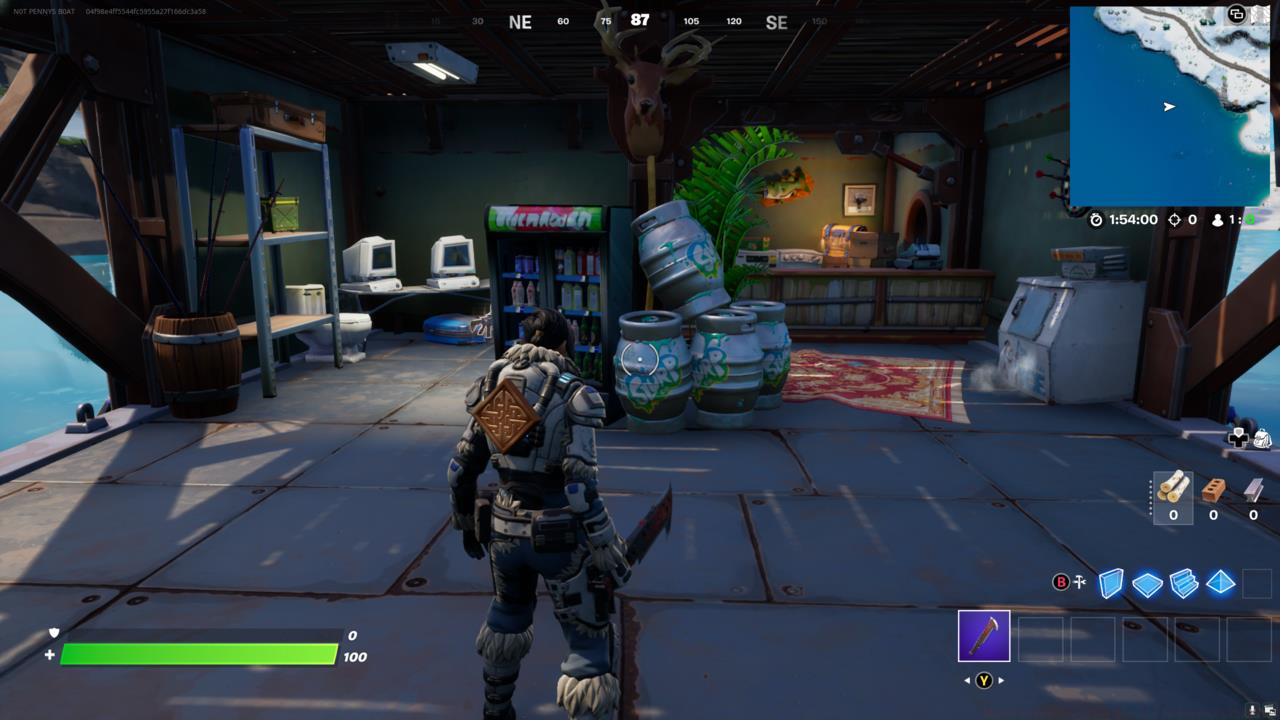
Task: Select the stairs build piece icon
Action: 1182,582
